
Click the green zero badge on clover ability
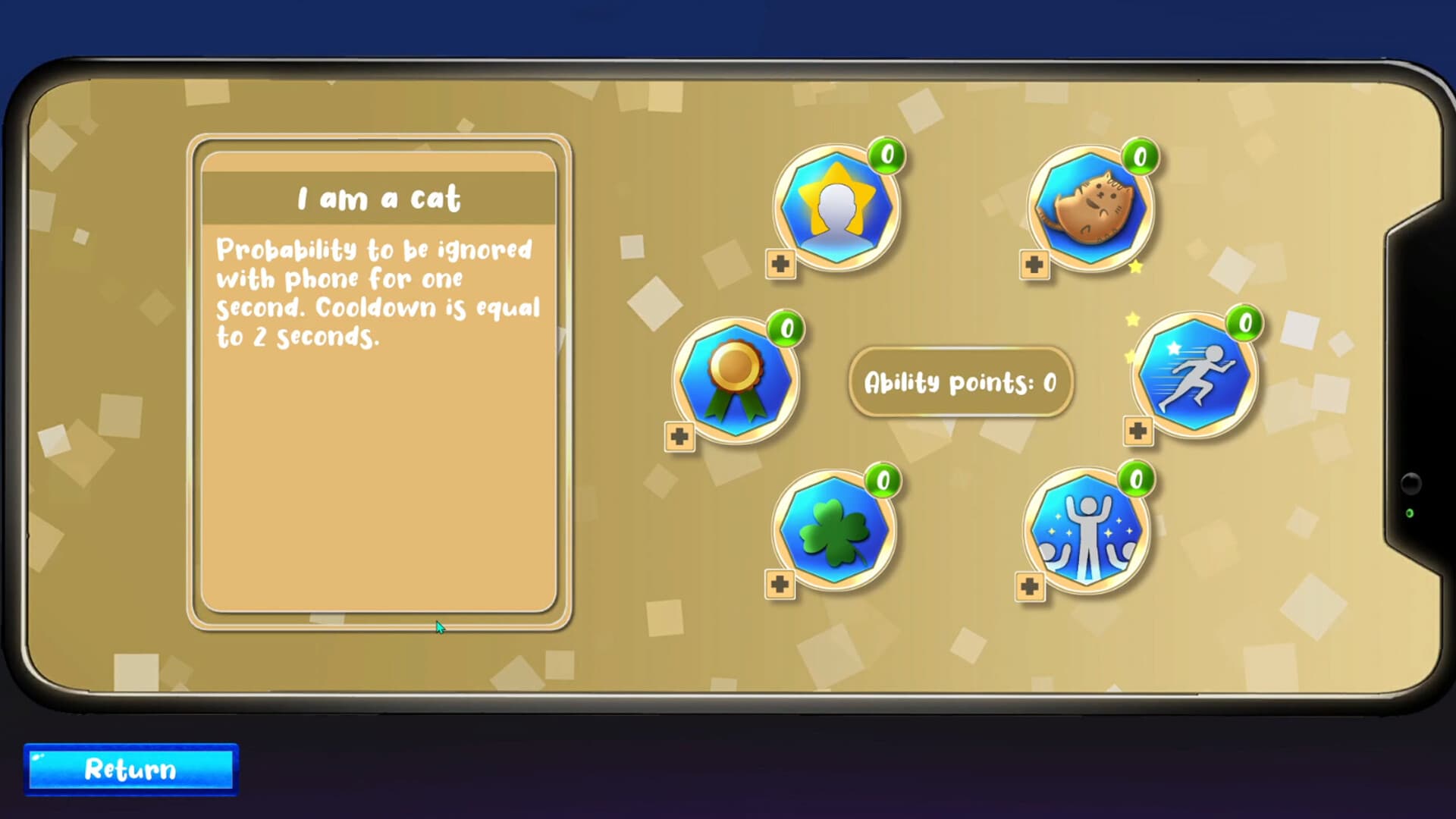[x=883, y=480]
